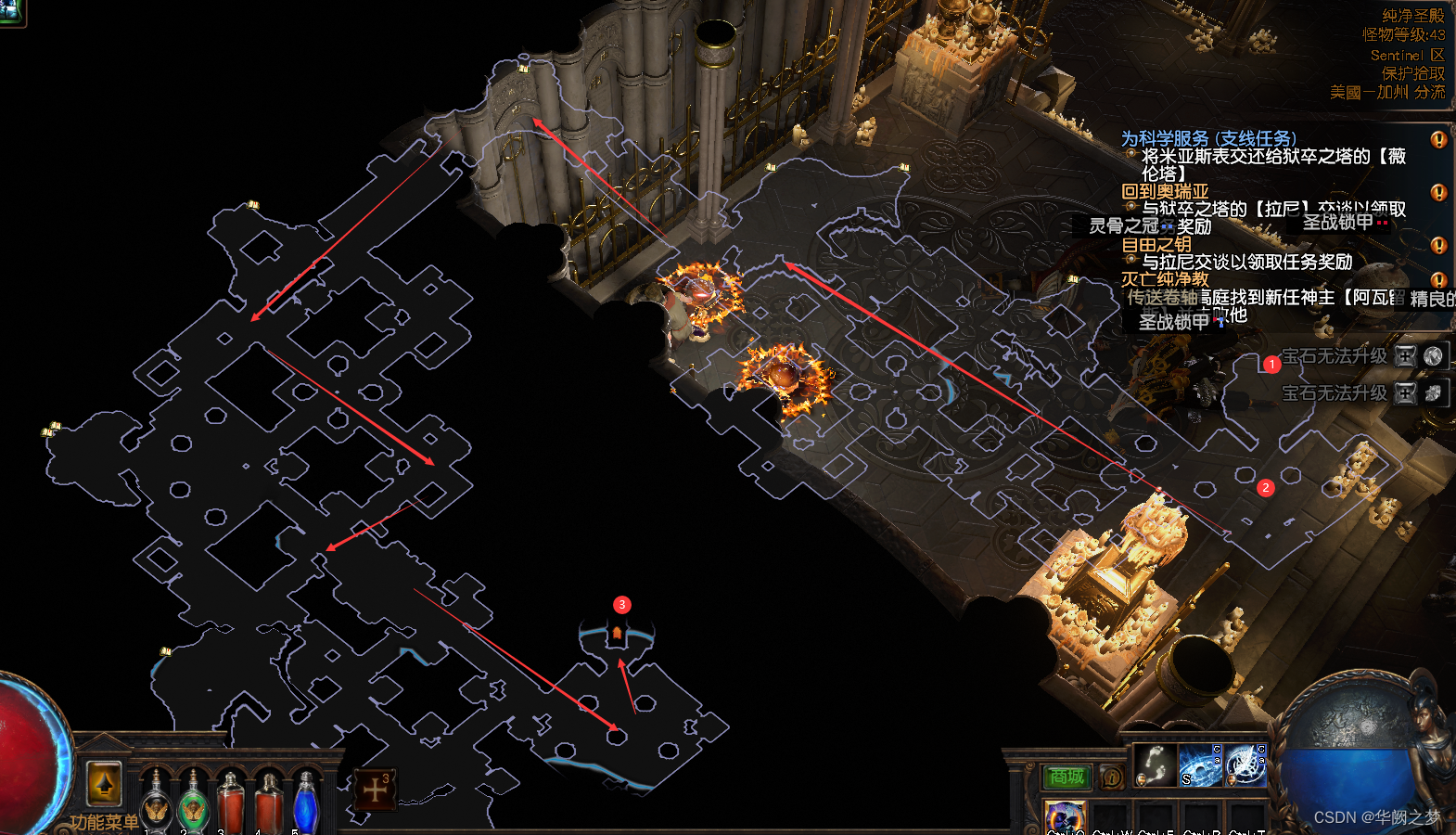1456x835 pixels.
Task: Click the round 'i' info button
Action: point(1112,777)
